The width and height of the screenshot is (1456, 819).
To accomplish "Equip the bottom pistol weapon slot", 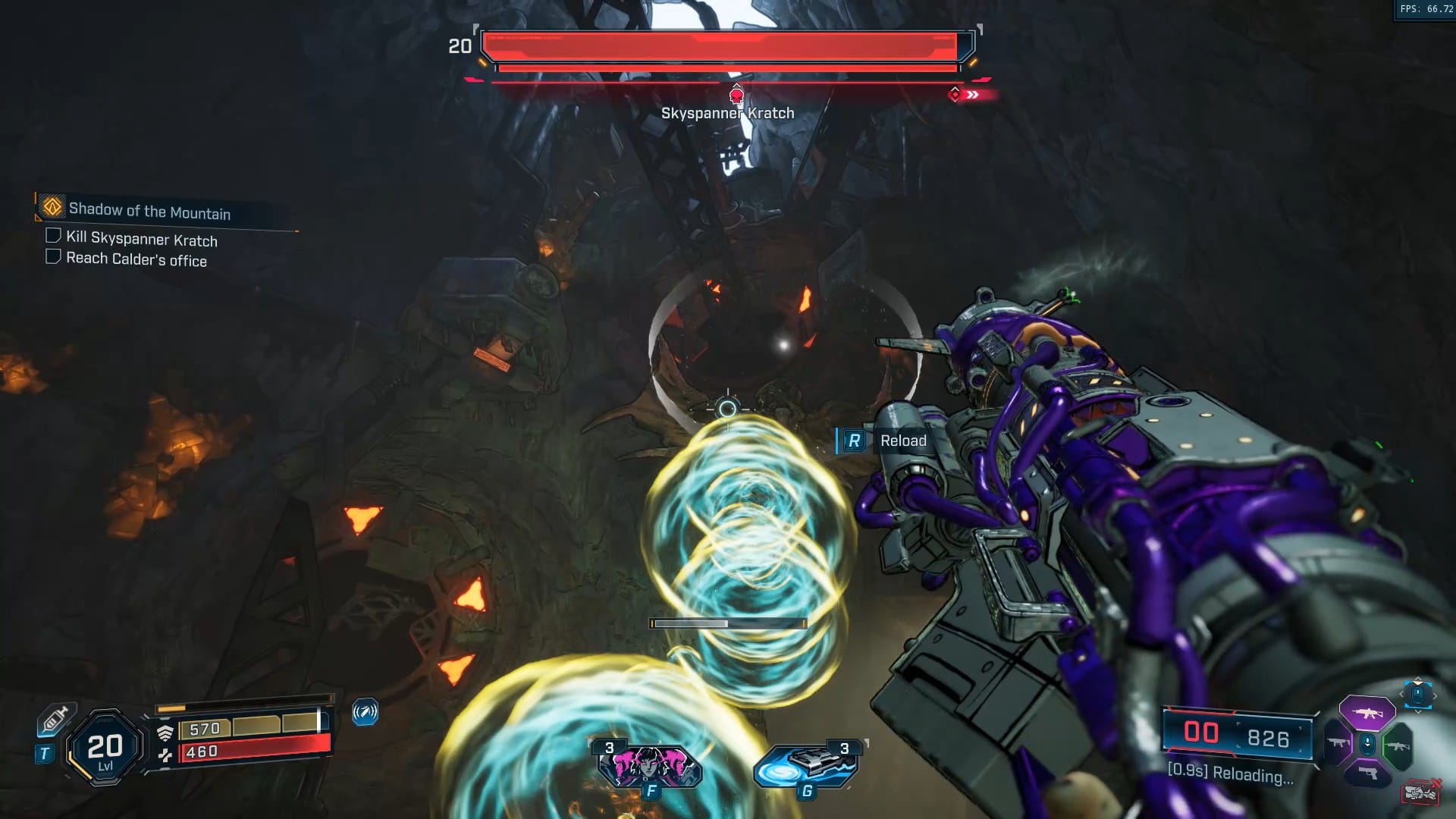I will pyautogui.click(x=1367, y=773).
